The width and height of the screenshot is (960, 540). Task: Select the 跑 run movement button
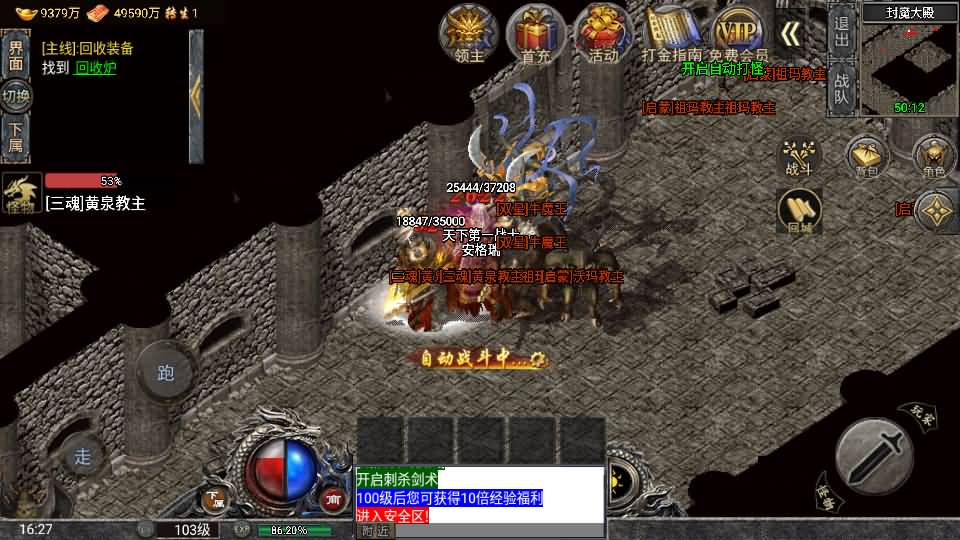(166, 373)
